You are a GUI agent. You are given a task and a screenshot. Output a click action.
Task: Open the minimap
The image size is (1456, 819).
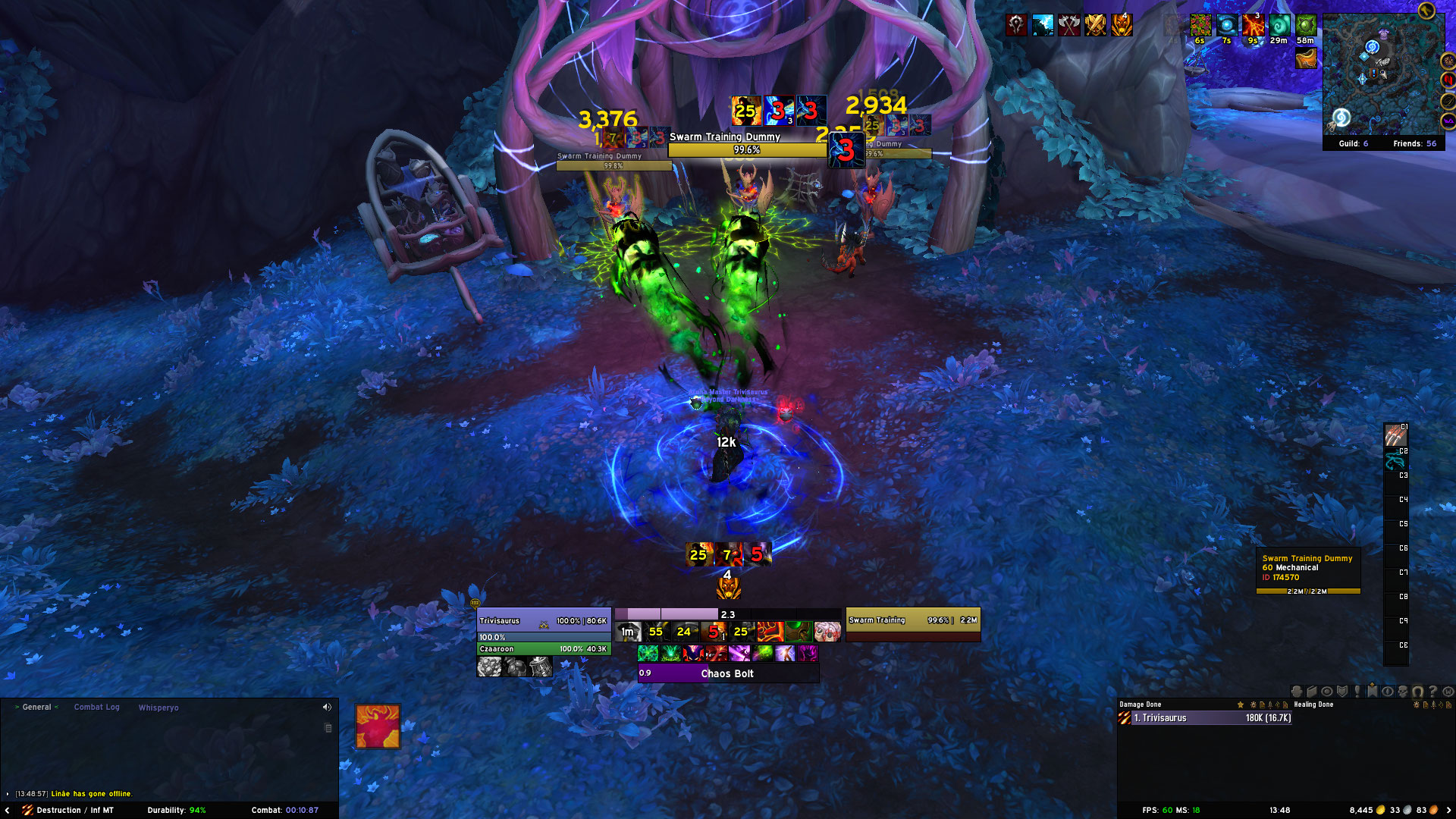click(x=1382, y=76)
